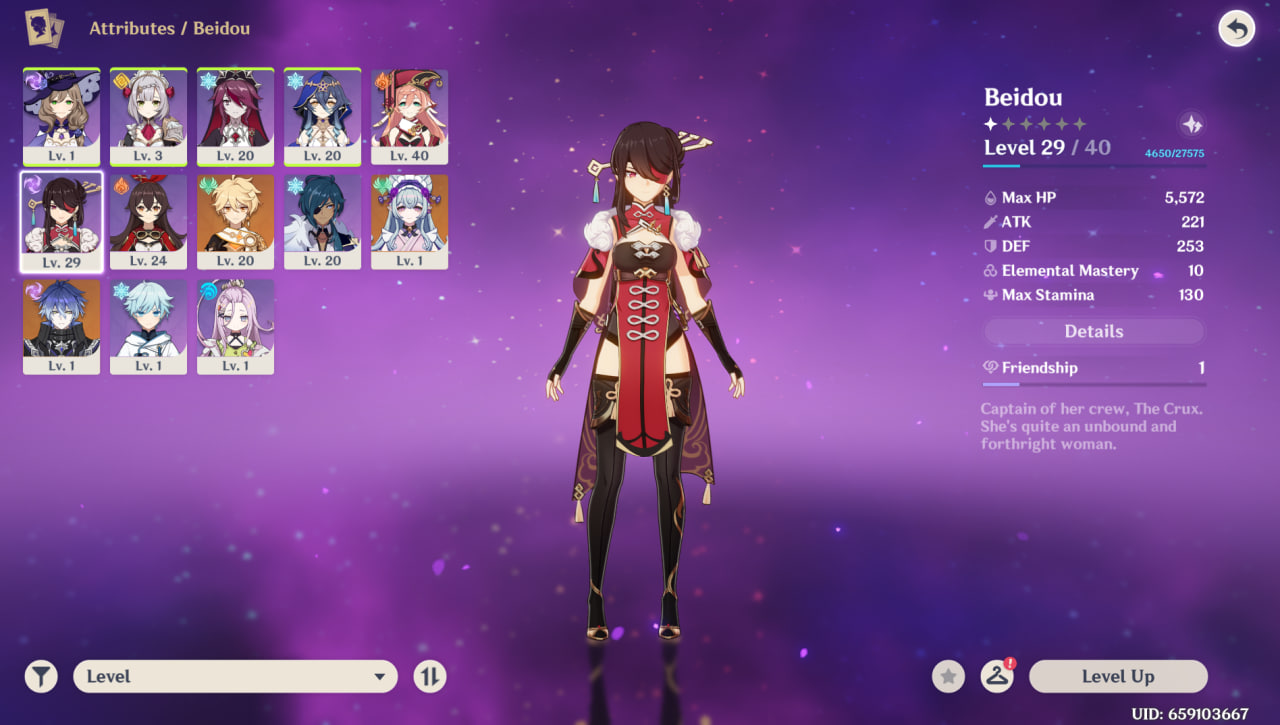This screenshot has height=725, width=1280.
Task: Open Beidou's Level Up screen
Action: pos(1117,677)
